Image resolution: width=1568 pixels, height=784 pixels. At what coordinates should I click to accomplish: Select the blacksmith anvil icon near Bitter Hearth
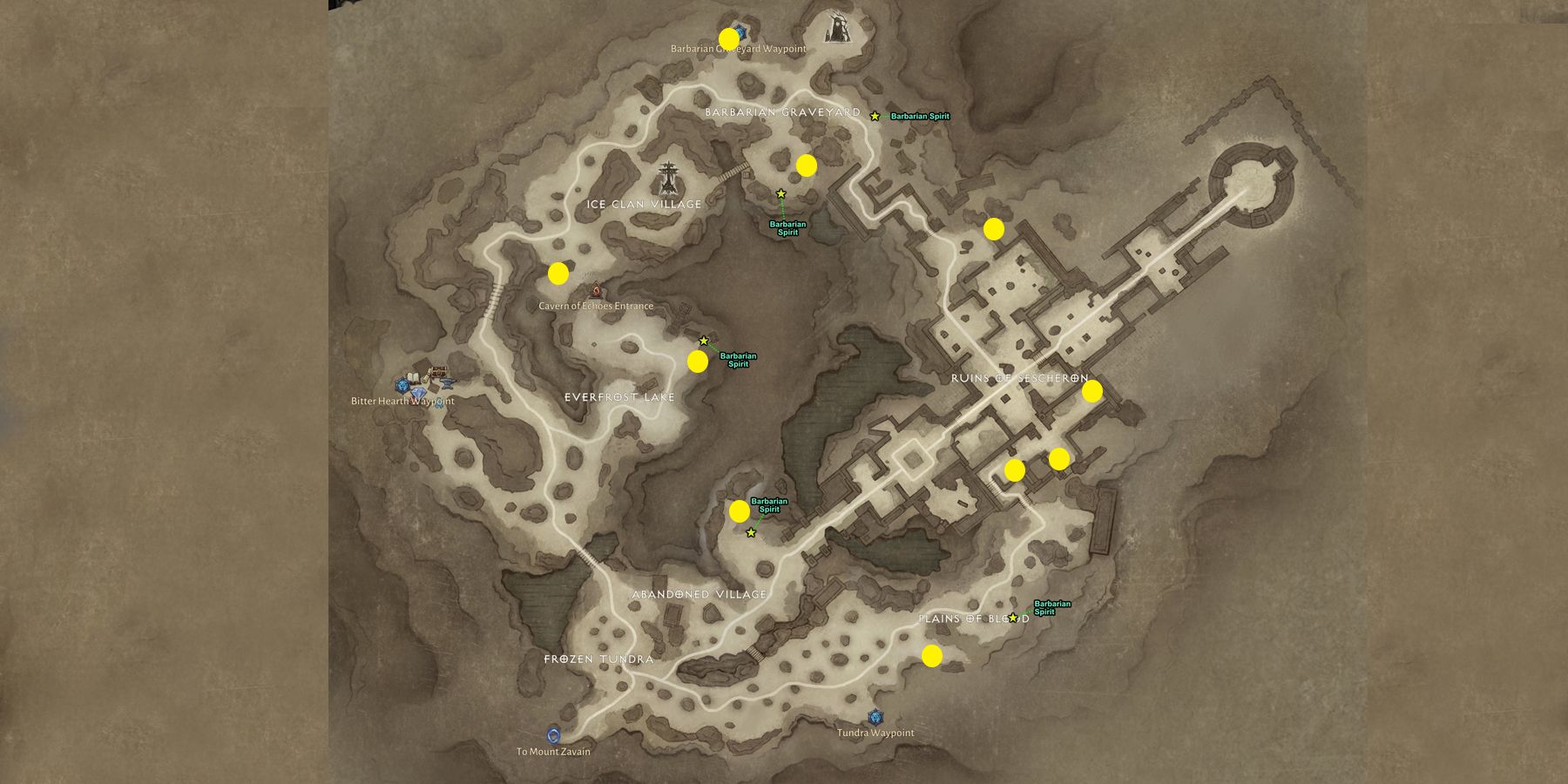click(447, 382)
